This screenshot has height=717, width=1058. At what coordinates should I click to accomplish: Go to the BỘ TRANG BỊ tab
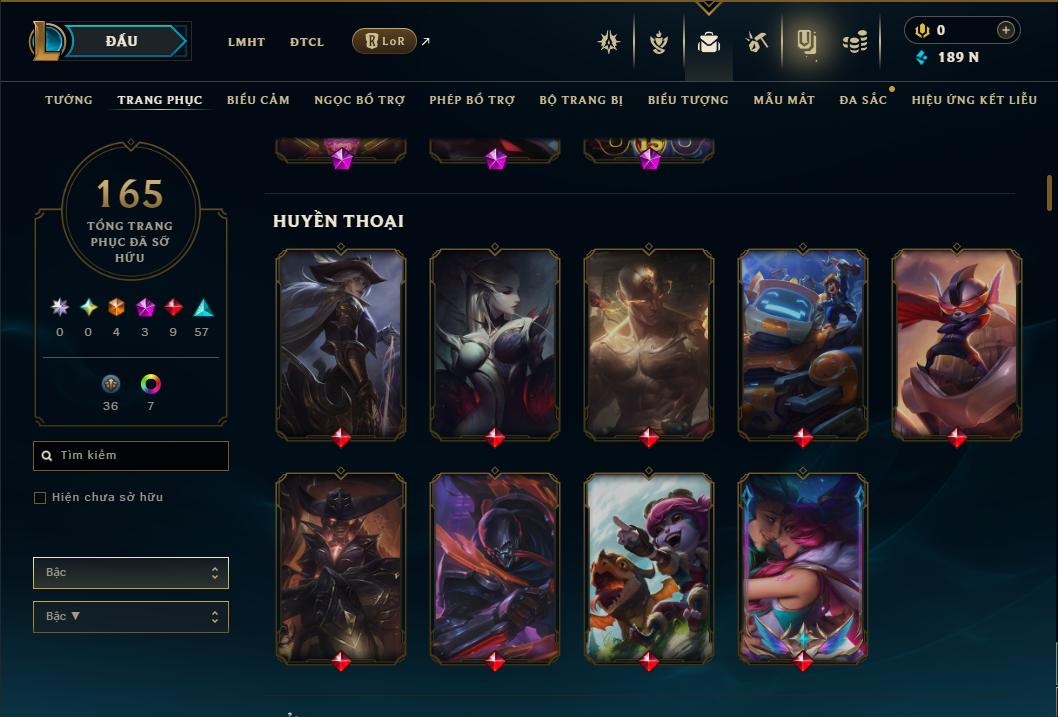click(x=581, y=100)
